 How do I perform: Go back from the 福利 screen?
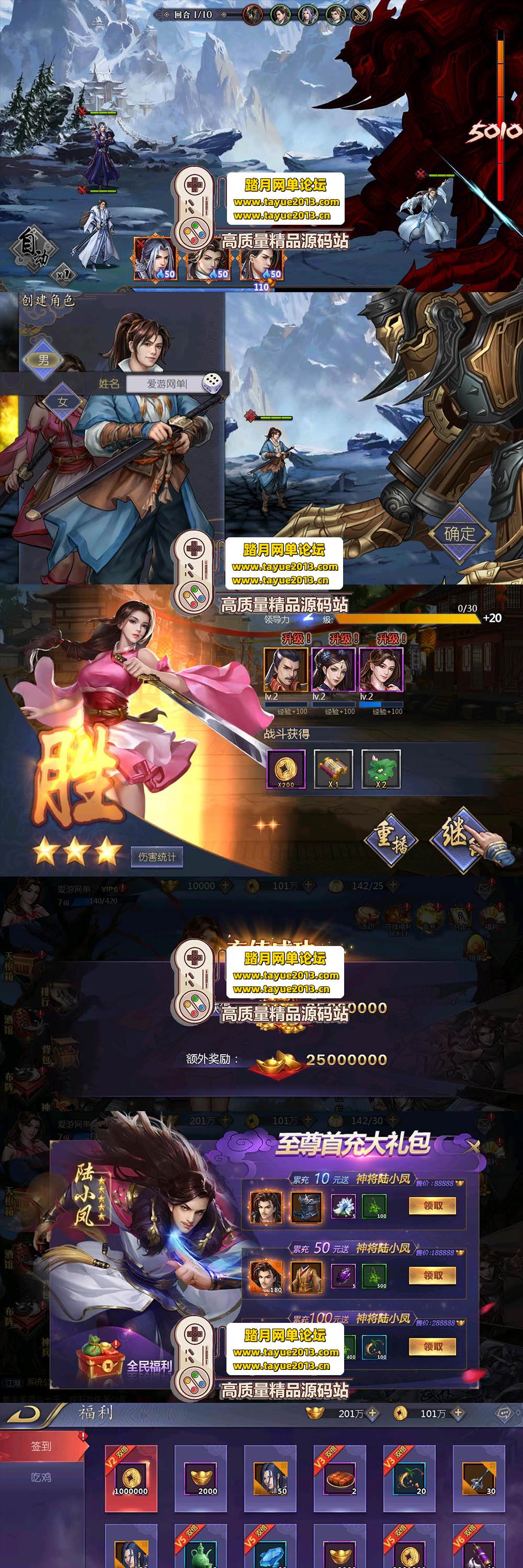tap(25, 1413)
